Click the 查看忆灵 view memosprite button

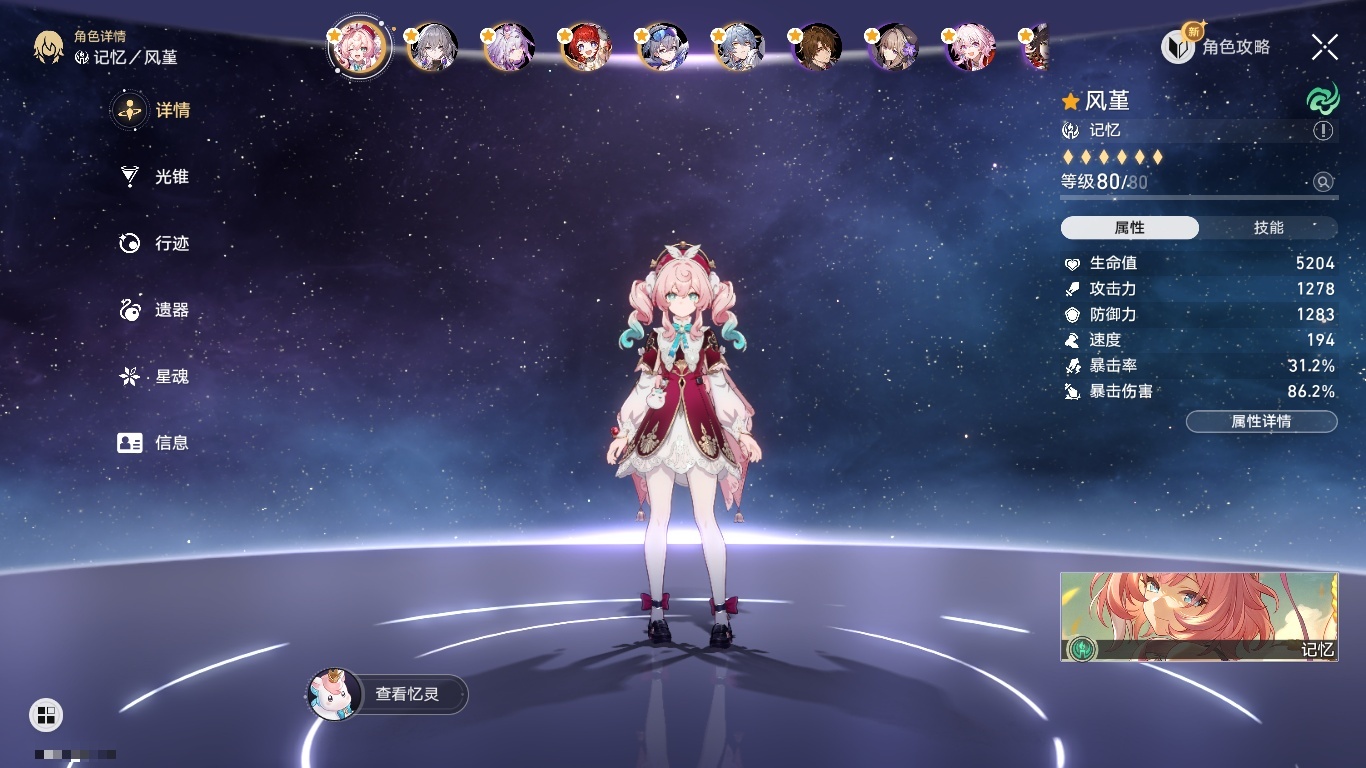coord(388,694)
